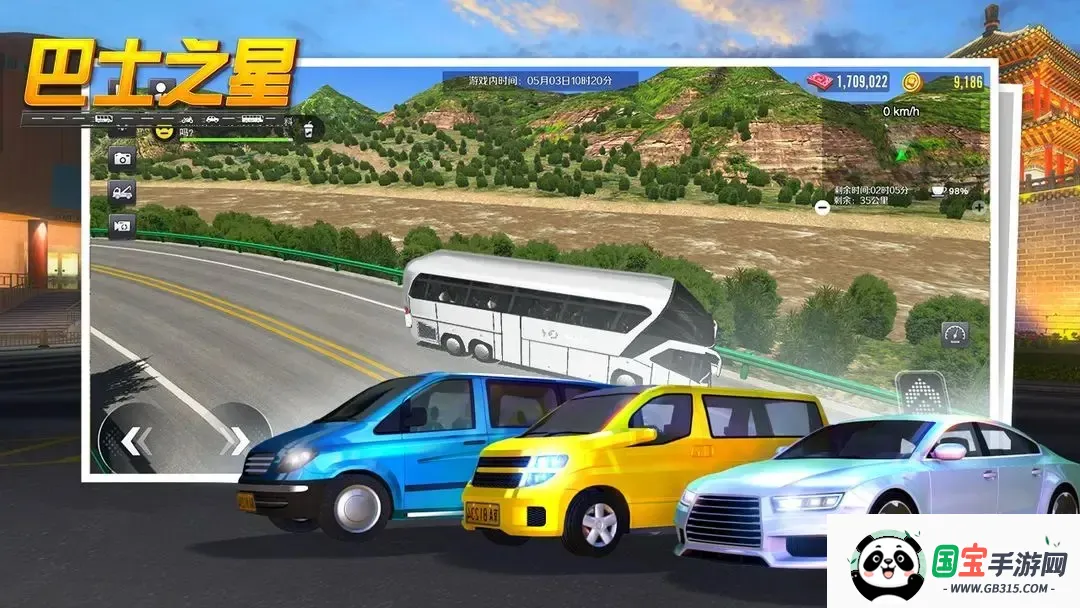Zoom out the map with minus button
Screen dimensions: 1080x608
(822, 208)
